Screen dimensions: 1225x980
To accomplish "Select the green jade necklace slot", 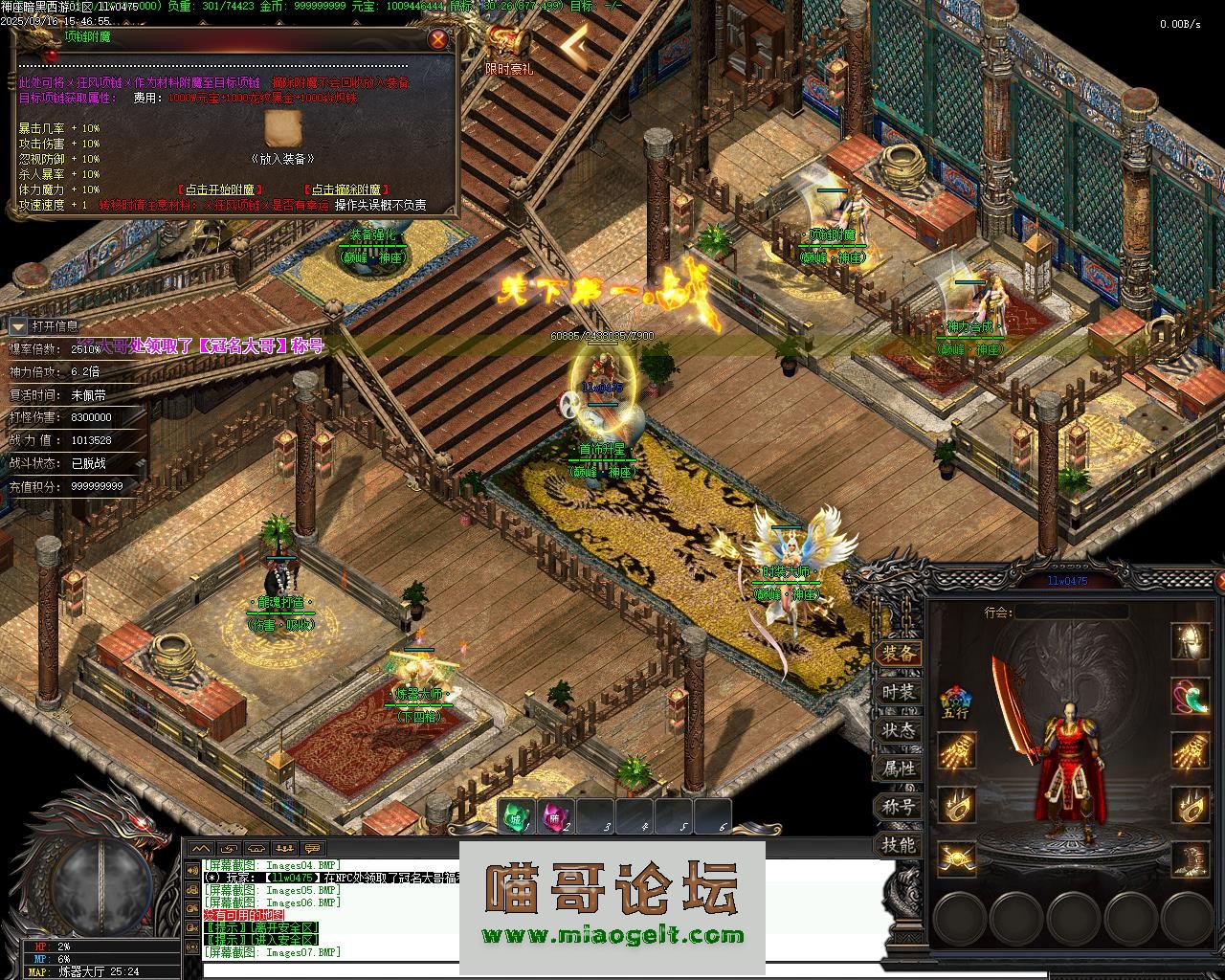I will (x=1191, y=696).
